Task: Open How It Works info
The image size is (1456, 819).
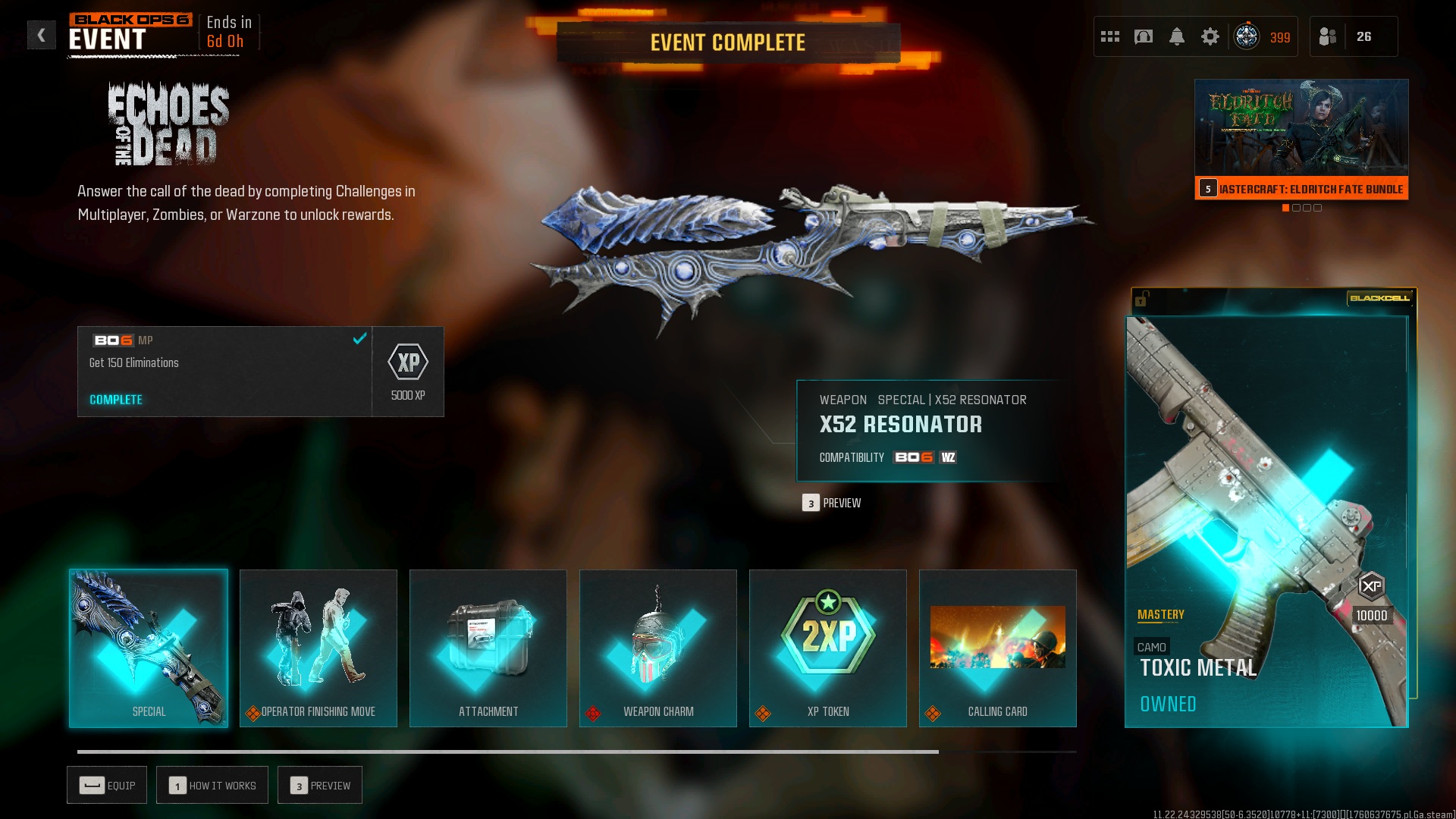Action: [212, 786]
